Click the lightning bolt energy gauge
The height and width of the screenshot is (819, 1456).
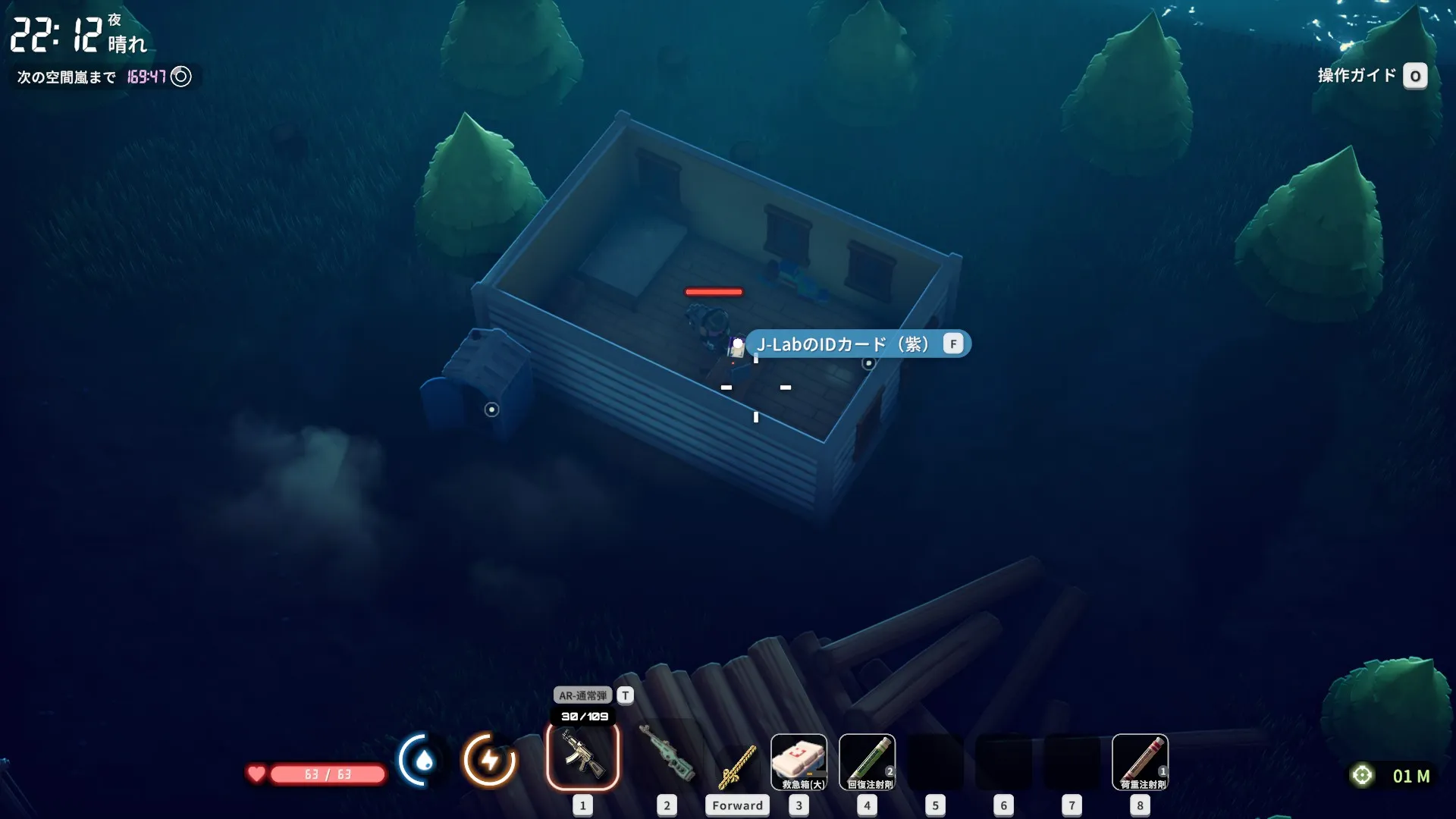(x=490, y=760)
